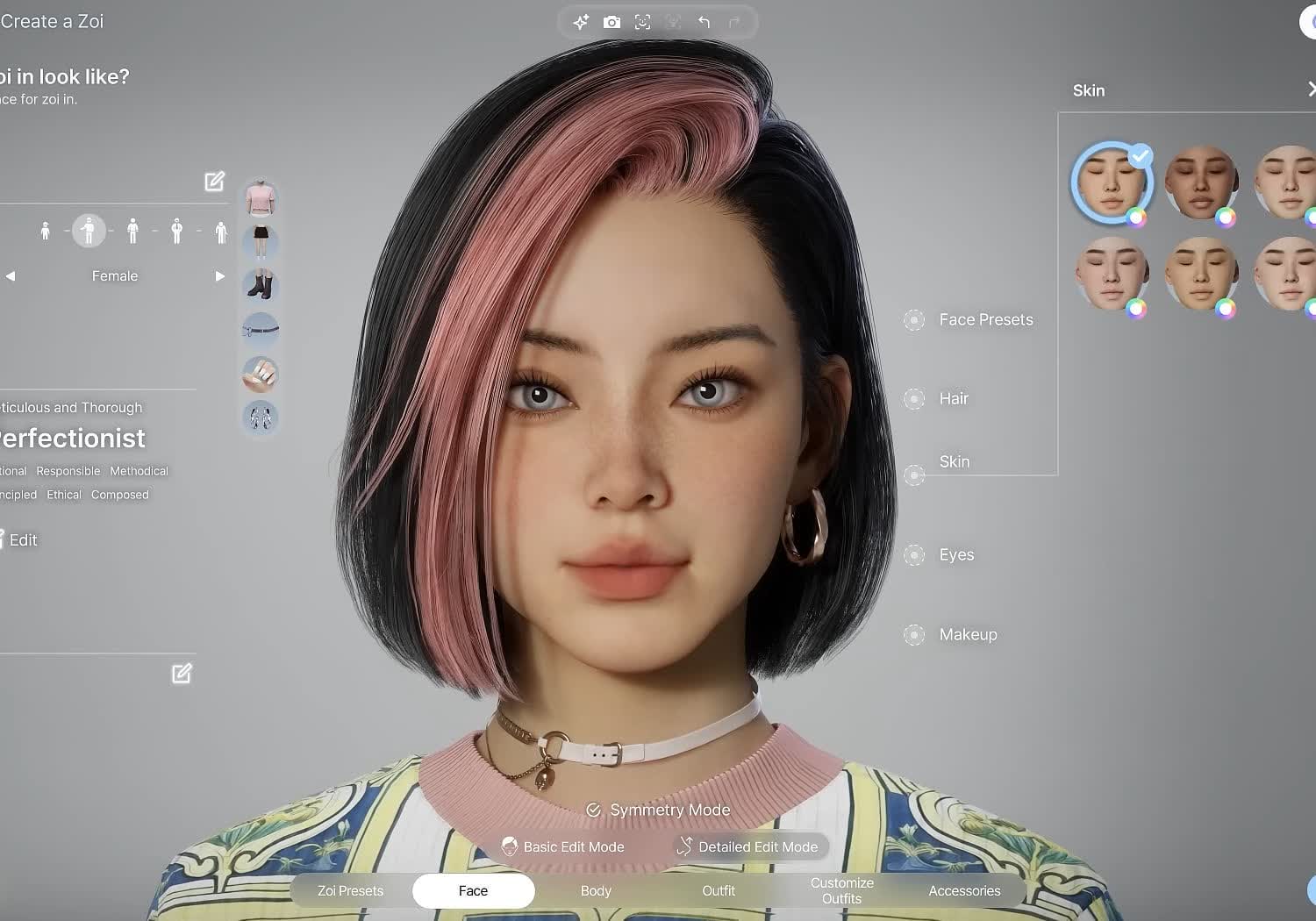The image size is (1316, 921).
Task: Open the boots outfit slot
Action: click(260, 284)
